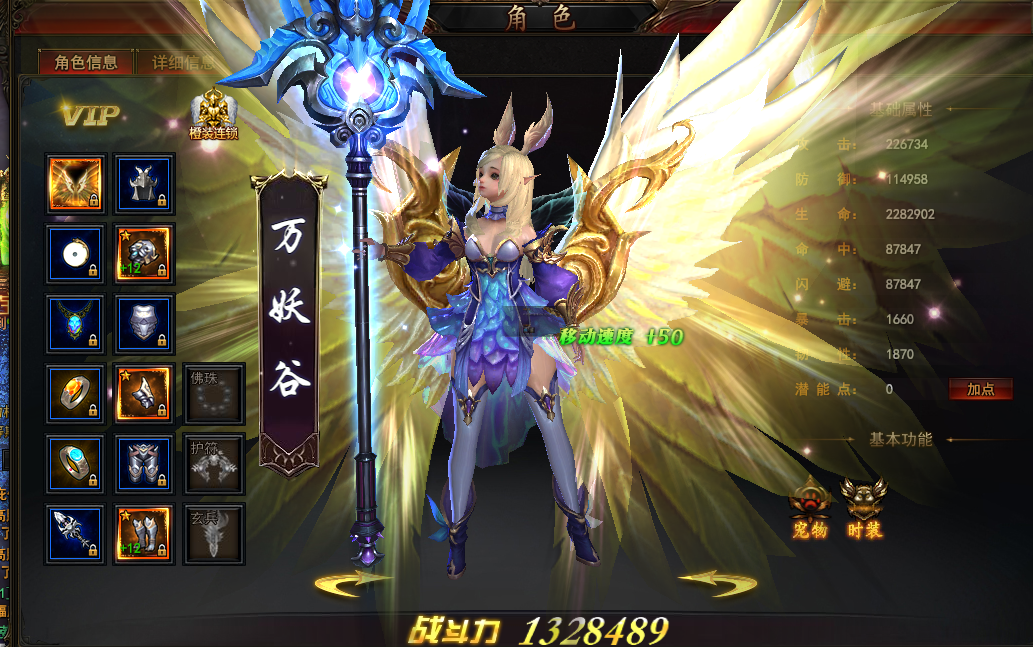Viewport: 1033px width, 647px height.
Task: Click the 橙装连锁 icon
Action: [213, 114]
